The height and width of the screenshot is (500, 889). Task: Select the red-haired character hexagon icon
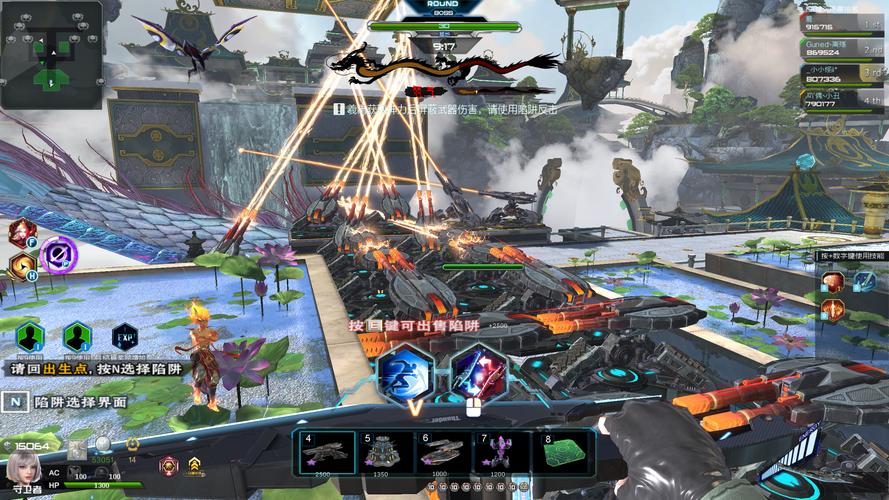point(21,234)
